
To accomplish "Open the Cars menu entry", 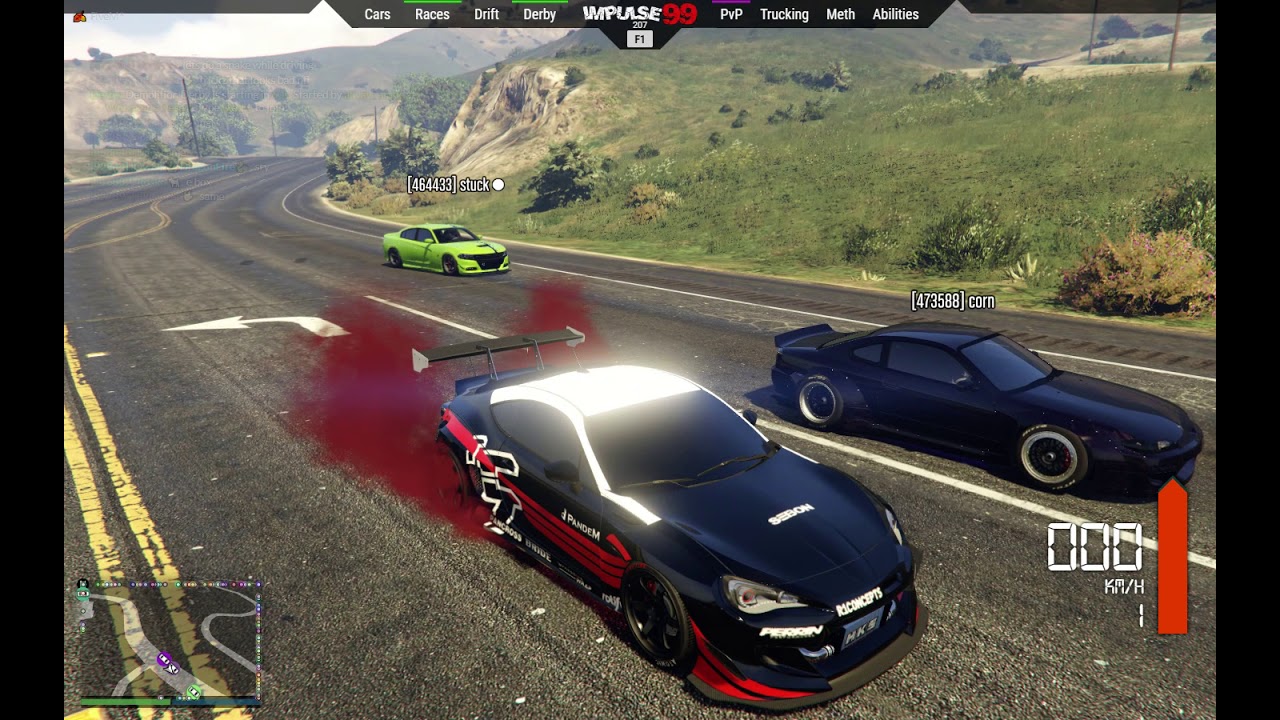I will (x=377, y=14).
